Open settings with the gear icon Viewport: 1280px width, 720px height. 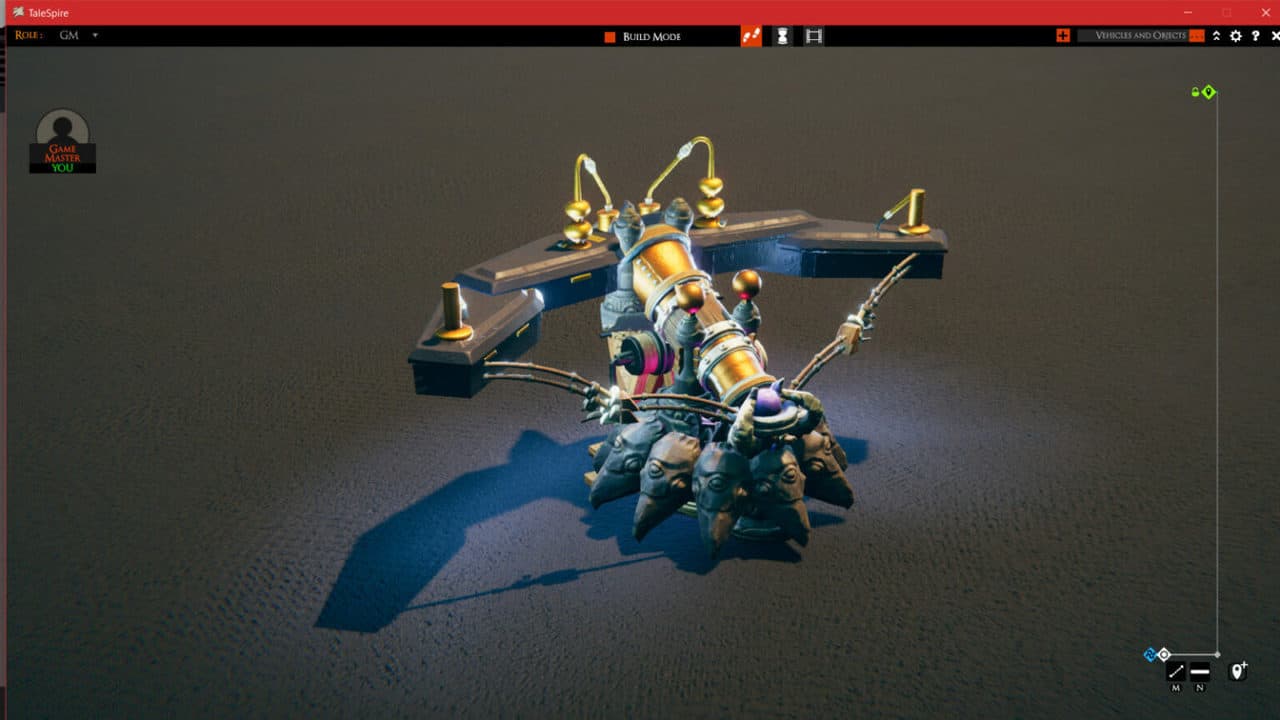(x=1236, y=36)
